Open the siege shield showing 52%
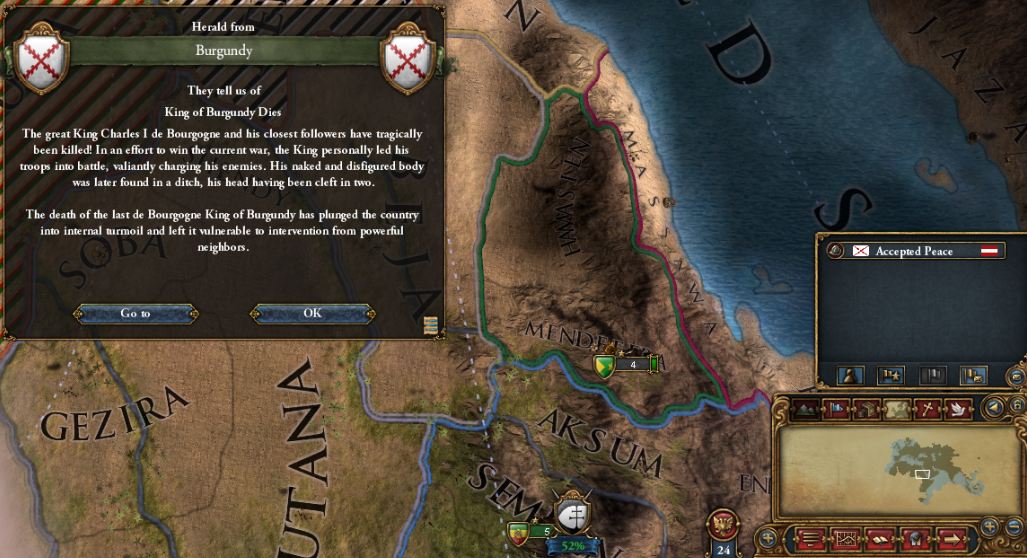This screenshot has height=558, width=1027. tap(573, 515)
